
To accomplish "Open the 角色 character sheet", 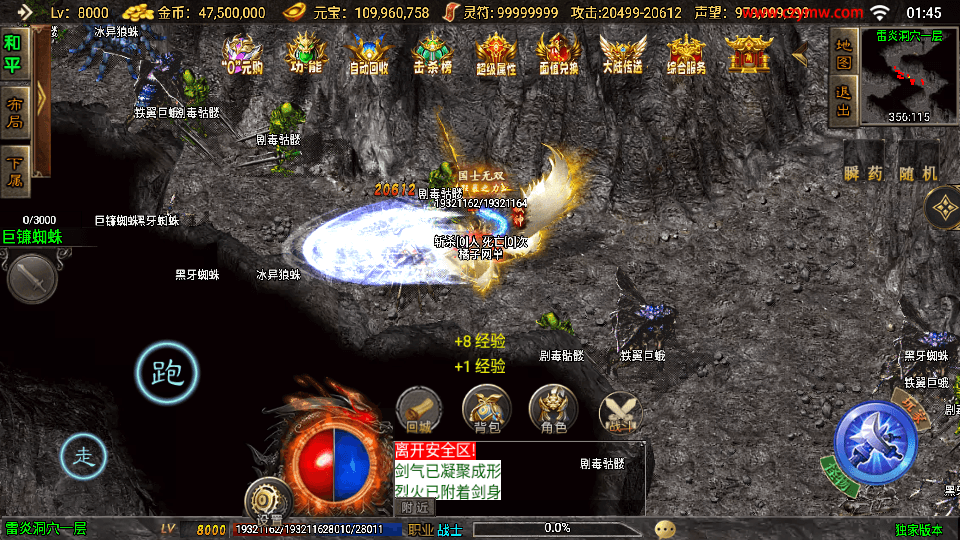I will 553,409.
